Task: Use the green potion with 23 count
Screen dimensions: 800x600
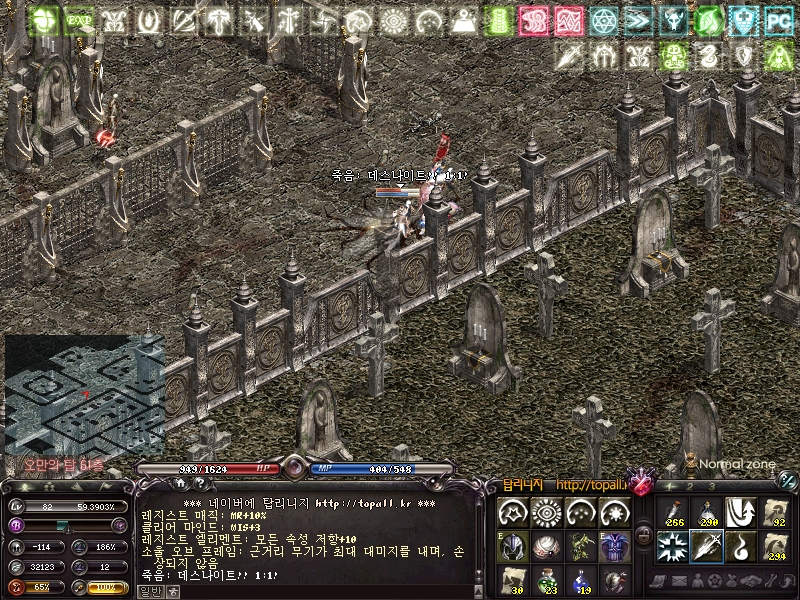Action: pos(547,580)
